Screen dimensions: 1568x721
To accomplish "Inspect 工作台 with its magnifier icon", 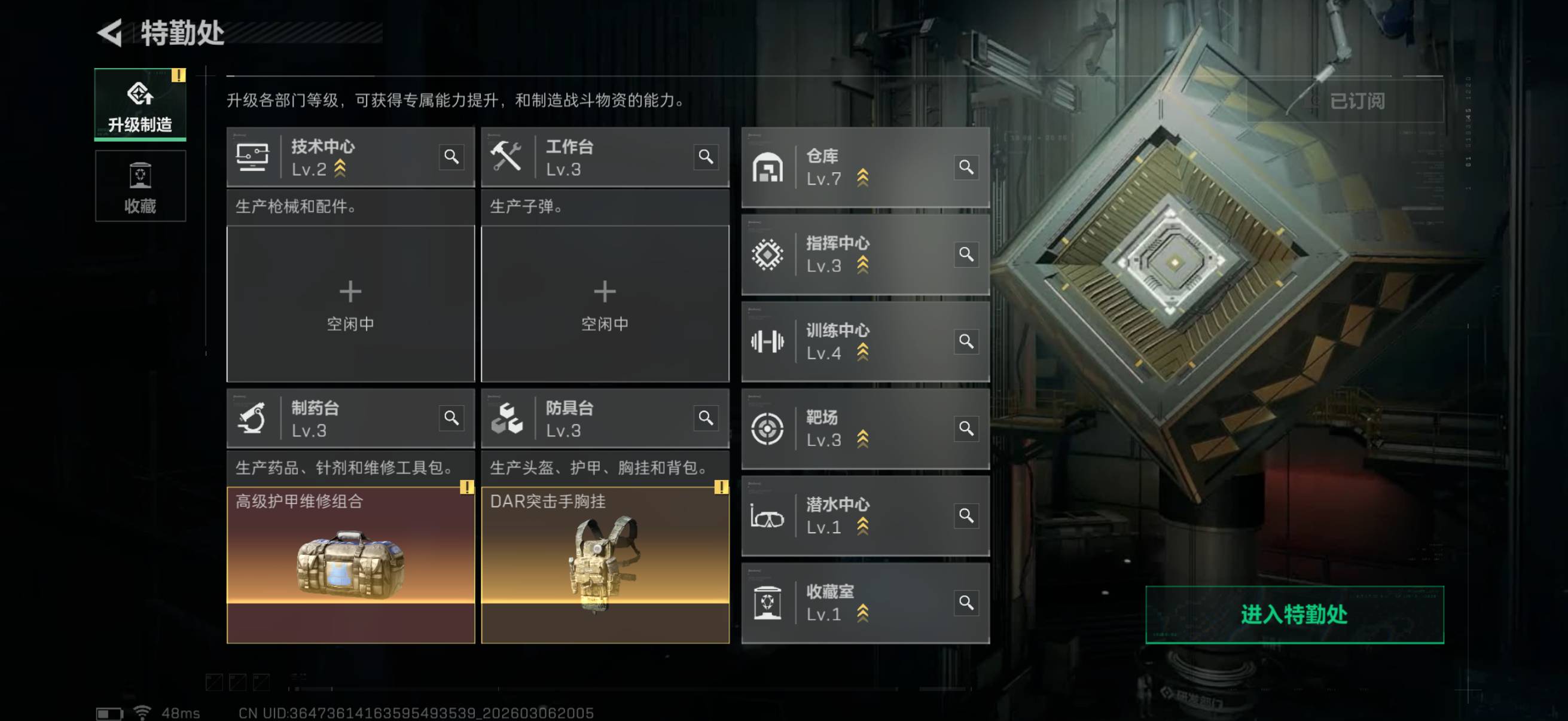I will click(x=706, y=157).
